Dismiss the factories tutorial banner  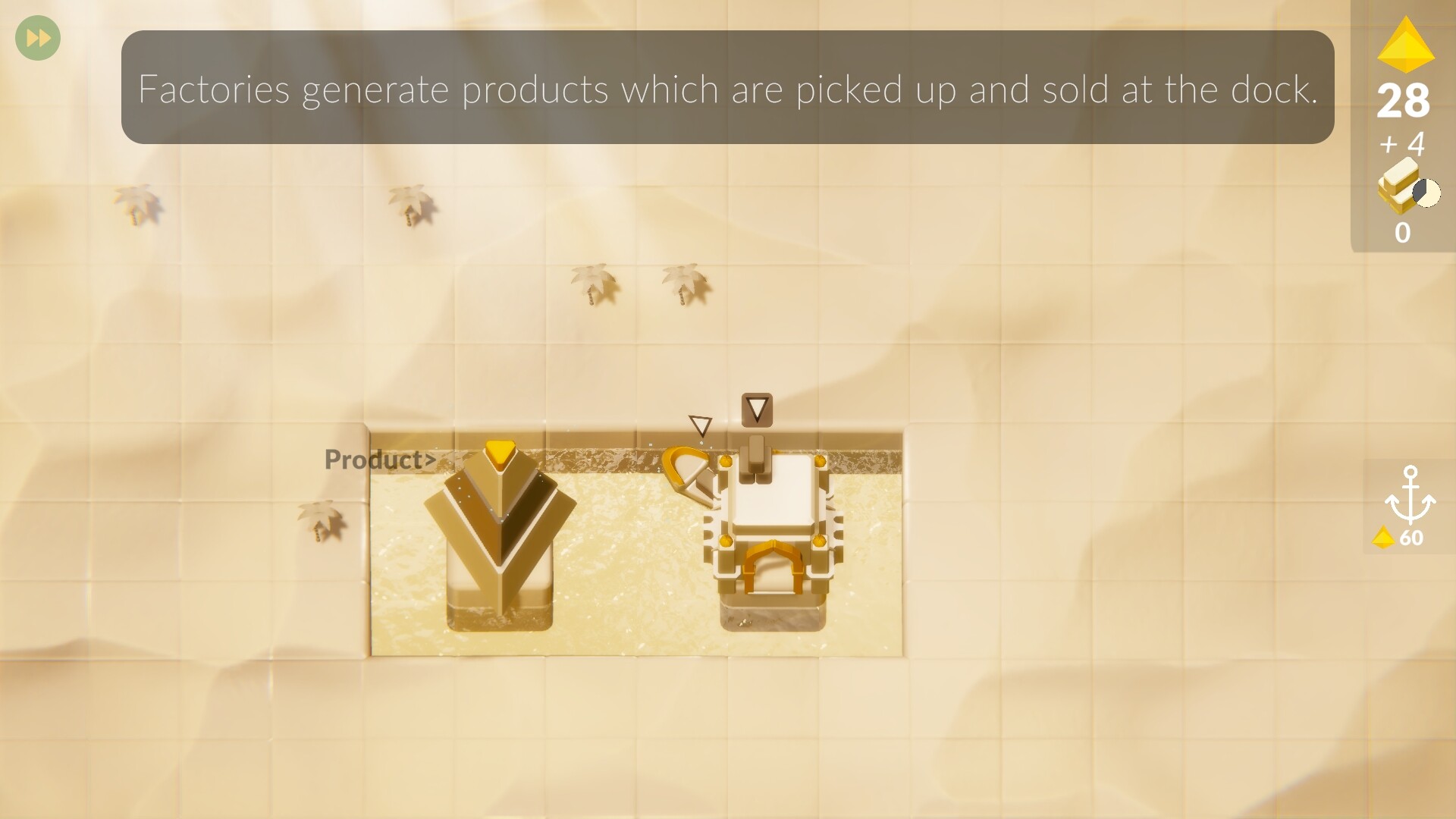(728, 88)
